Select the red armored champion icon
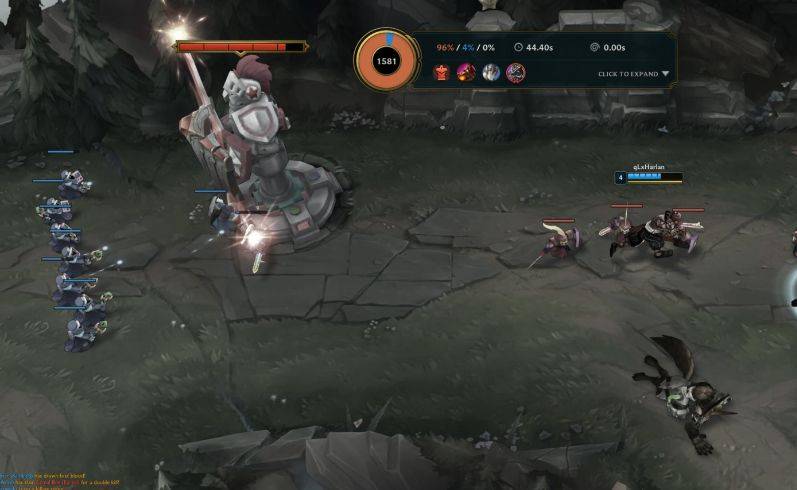The image size is (797, 490). (441, 72)
